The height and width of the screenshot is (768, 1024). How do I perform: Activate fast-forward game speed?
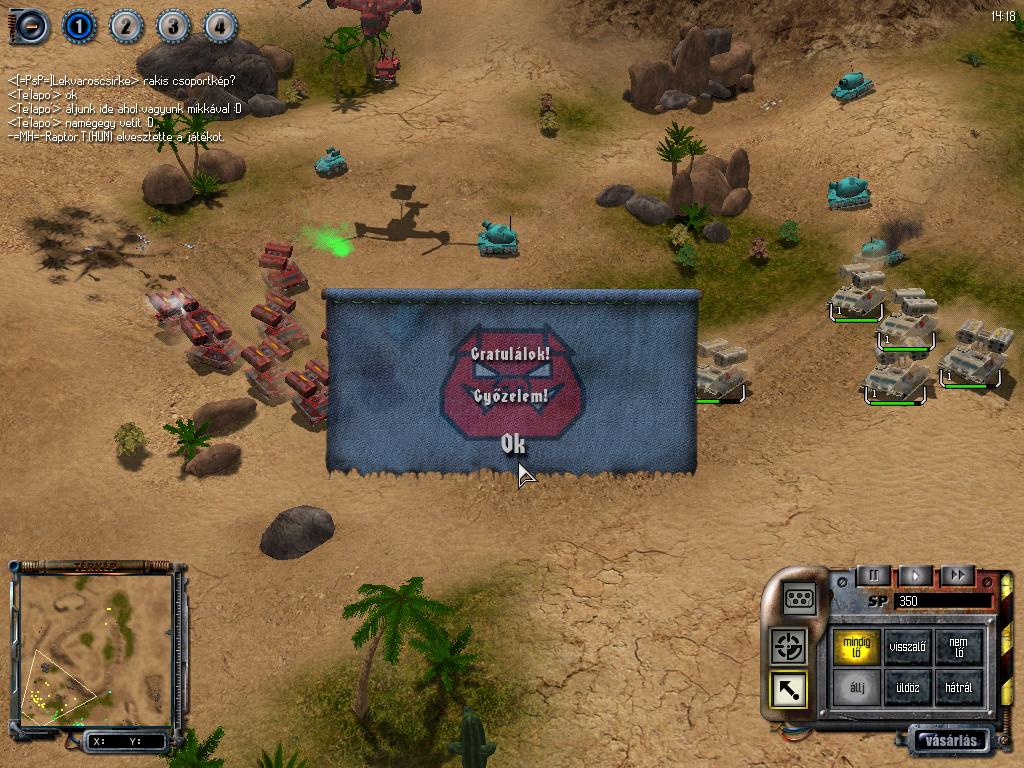pyautogui.click(x=957, y=575)
